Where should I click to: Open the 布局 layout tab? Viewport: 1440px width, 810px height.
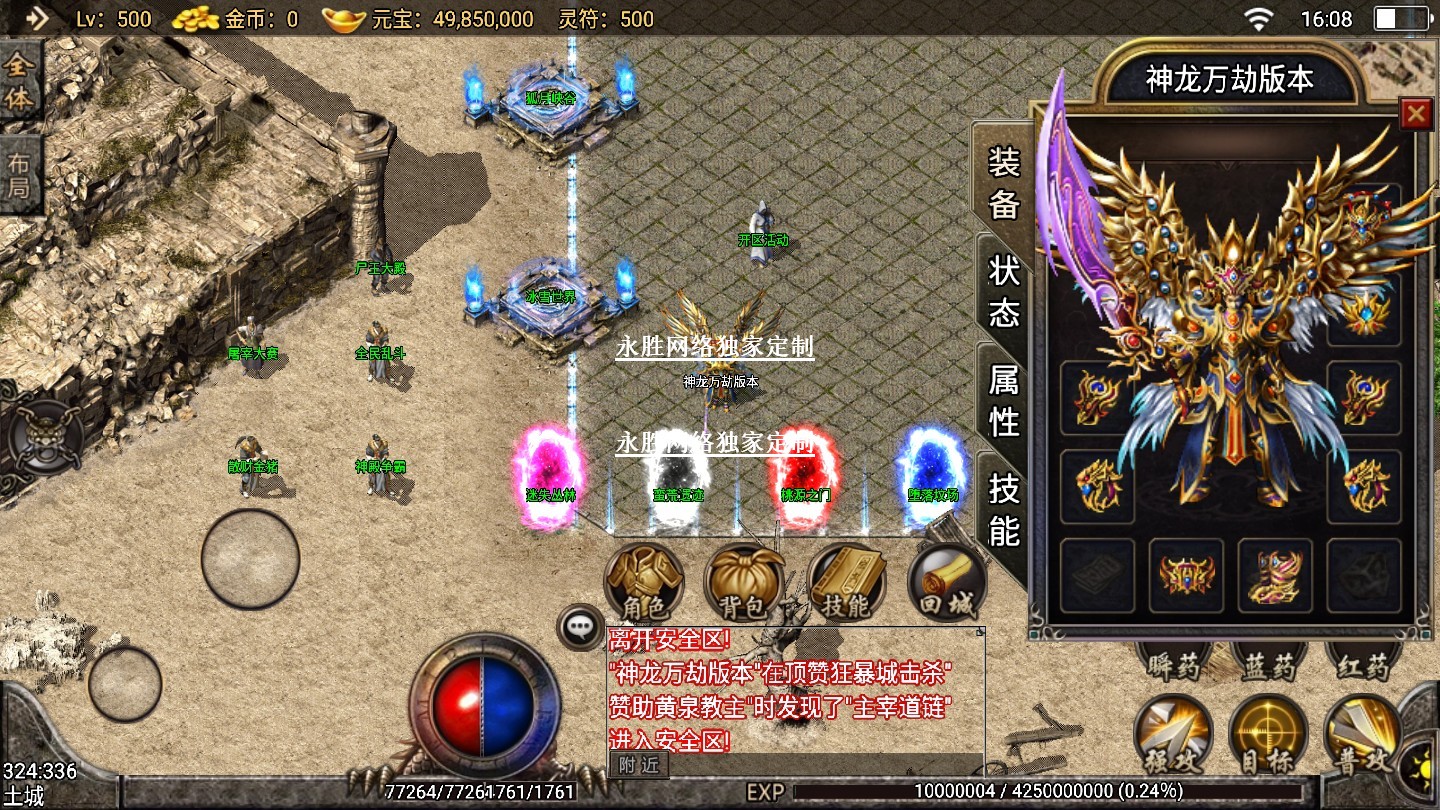coord(20,176)
